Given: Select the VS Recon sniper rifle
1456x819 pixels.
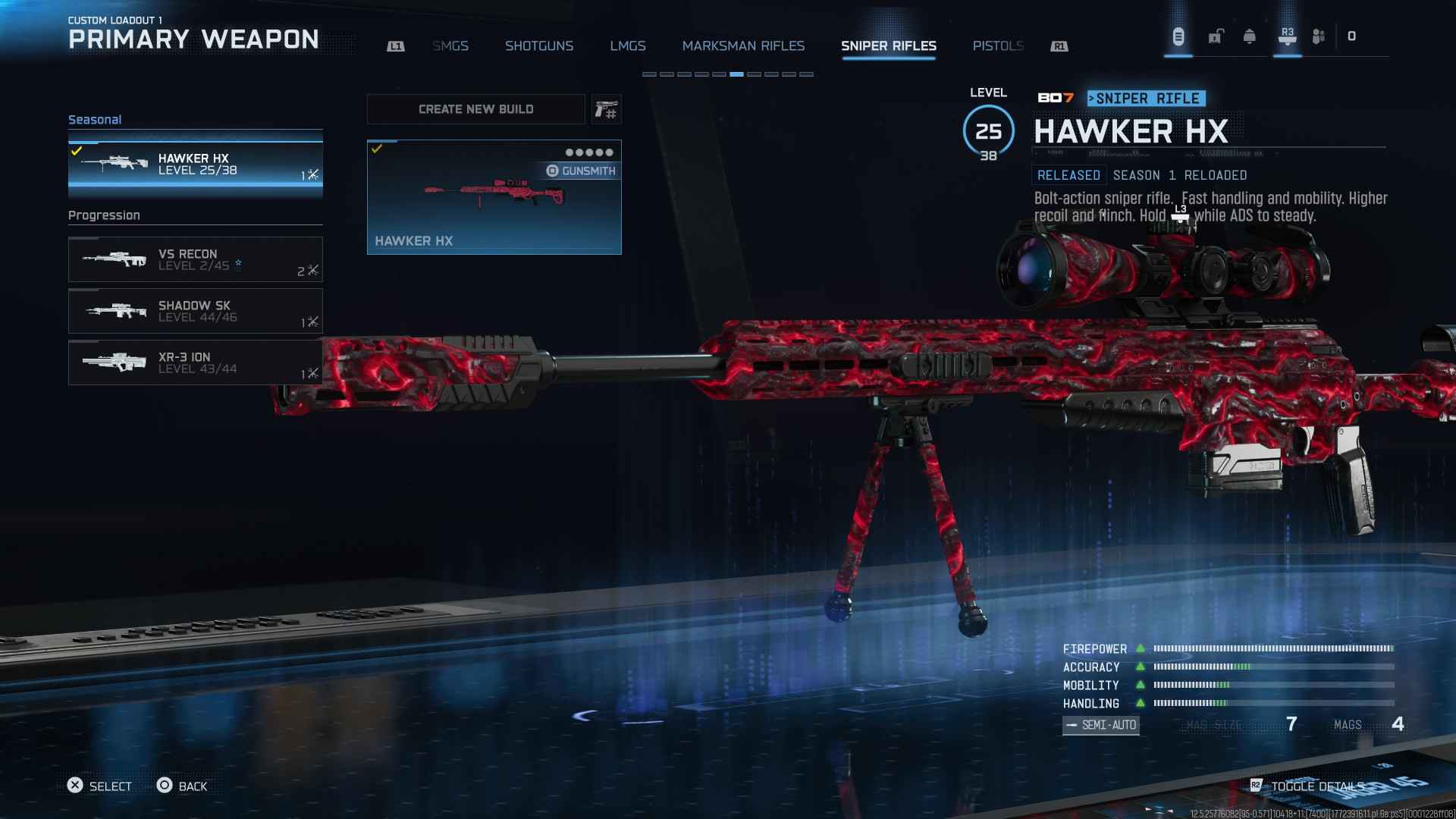Looking at the screenshot, I should [195, 259].
